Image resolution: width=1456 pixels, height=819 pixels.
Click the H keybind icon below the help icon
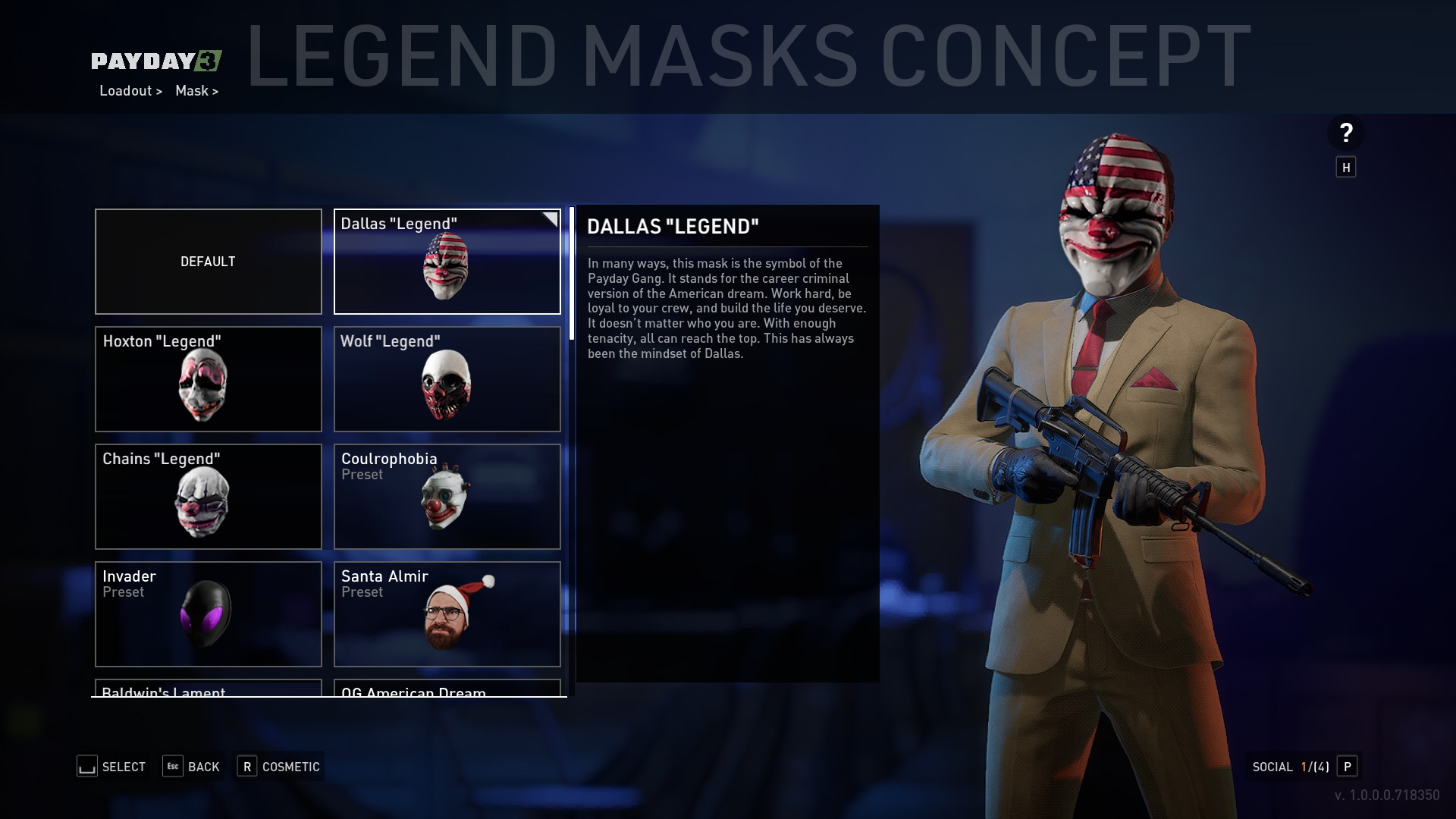[1346, 167]
